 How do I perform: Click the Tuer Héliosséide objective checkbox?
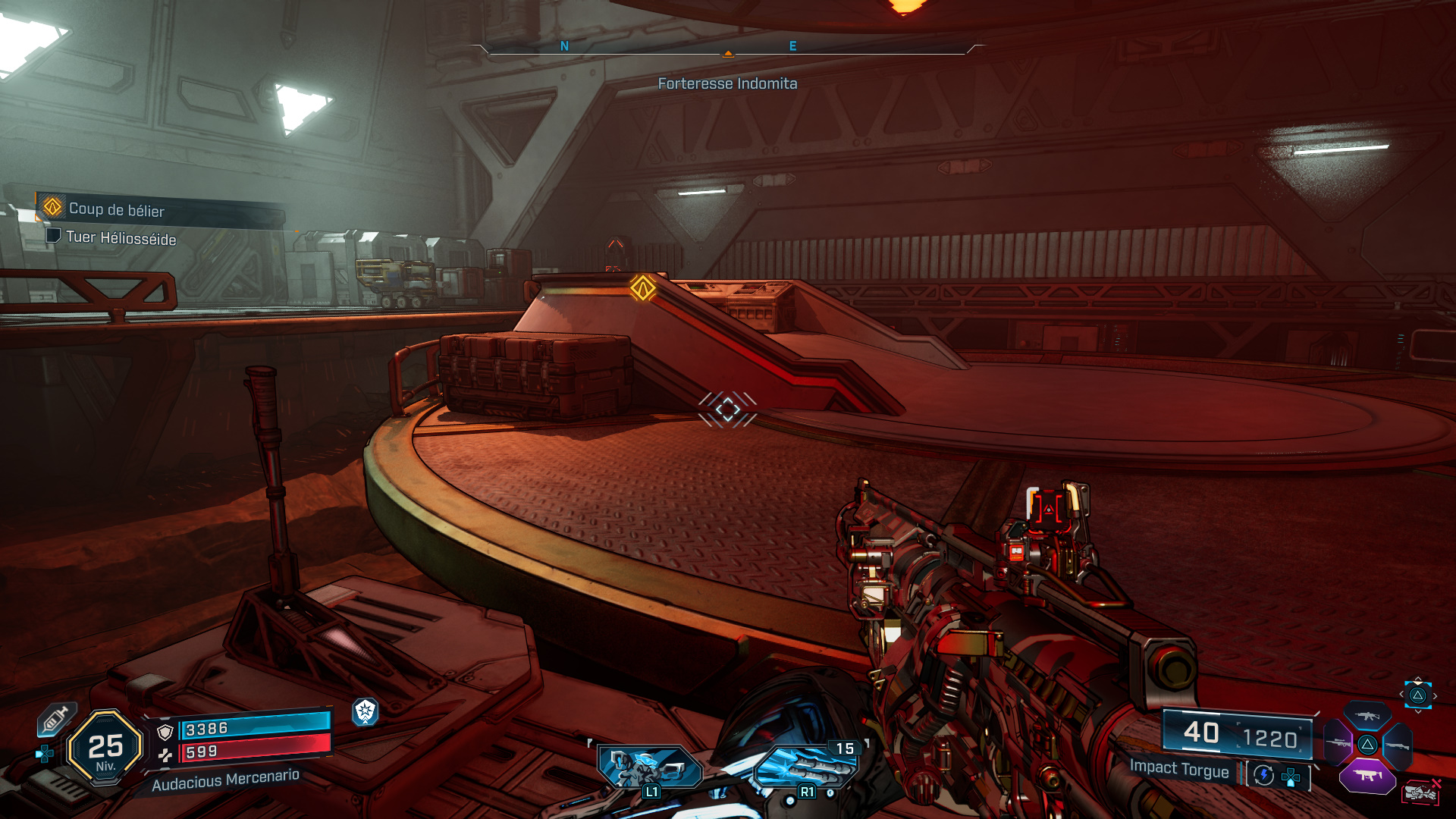point(53,236)
